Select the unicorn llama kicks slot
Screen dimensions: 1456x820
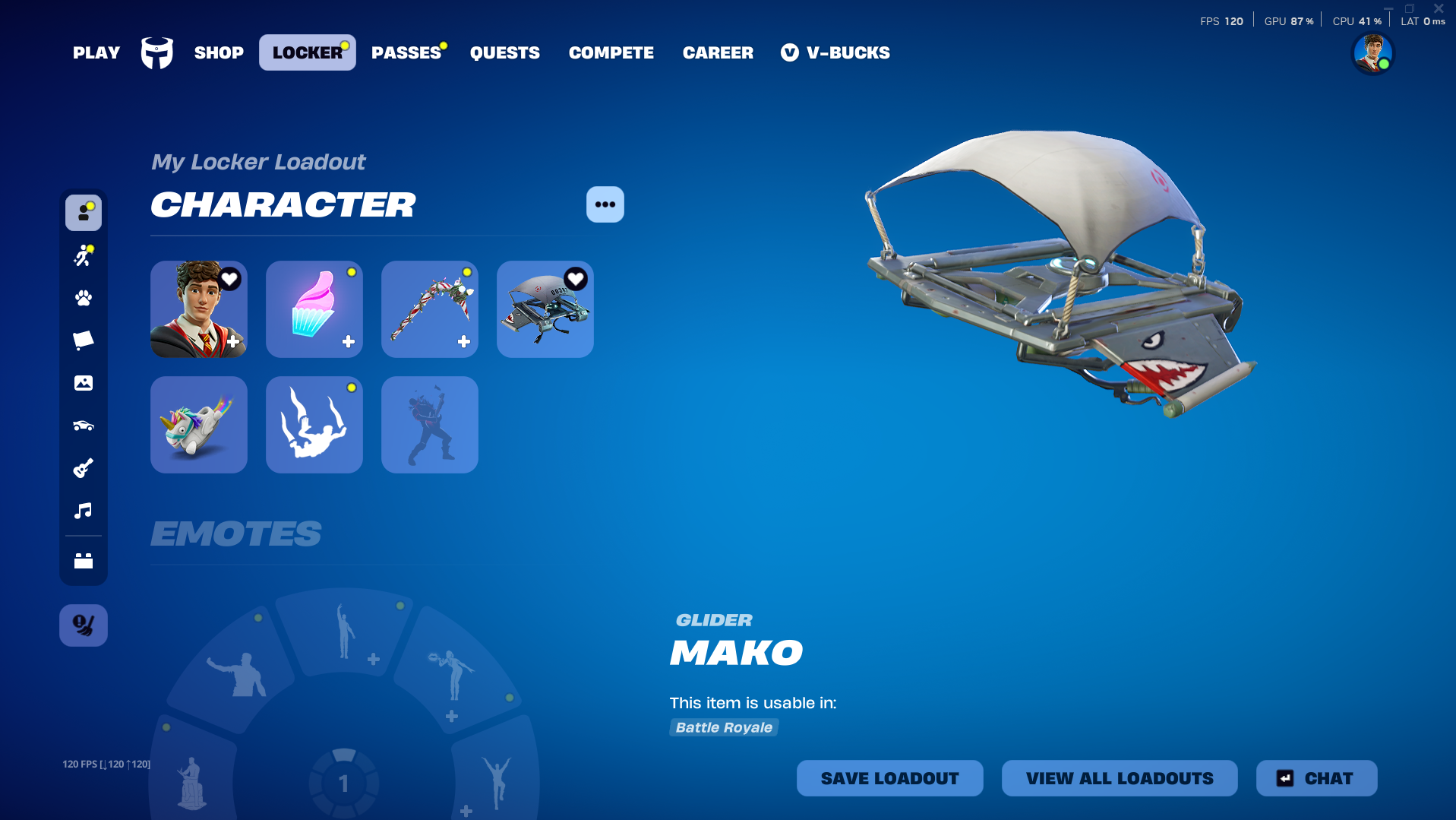coord(199,425)
